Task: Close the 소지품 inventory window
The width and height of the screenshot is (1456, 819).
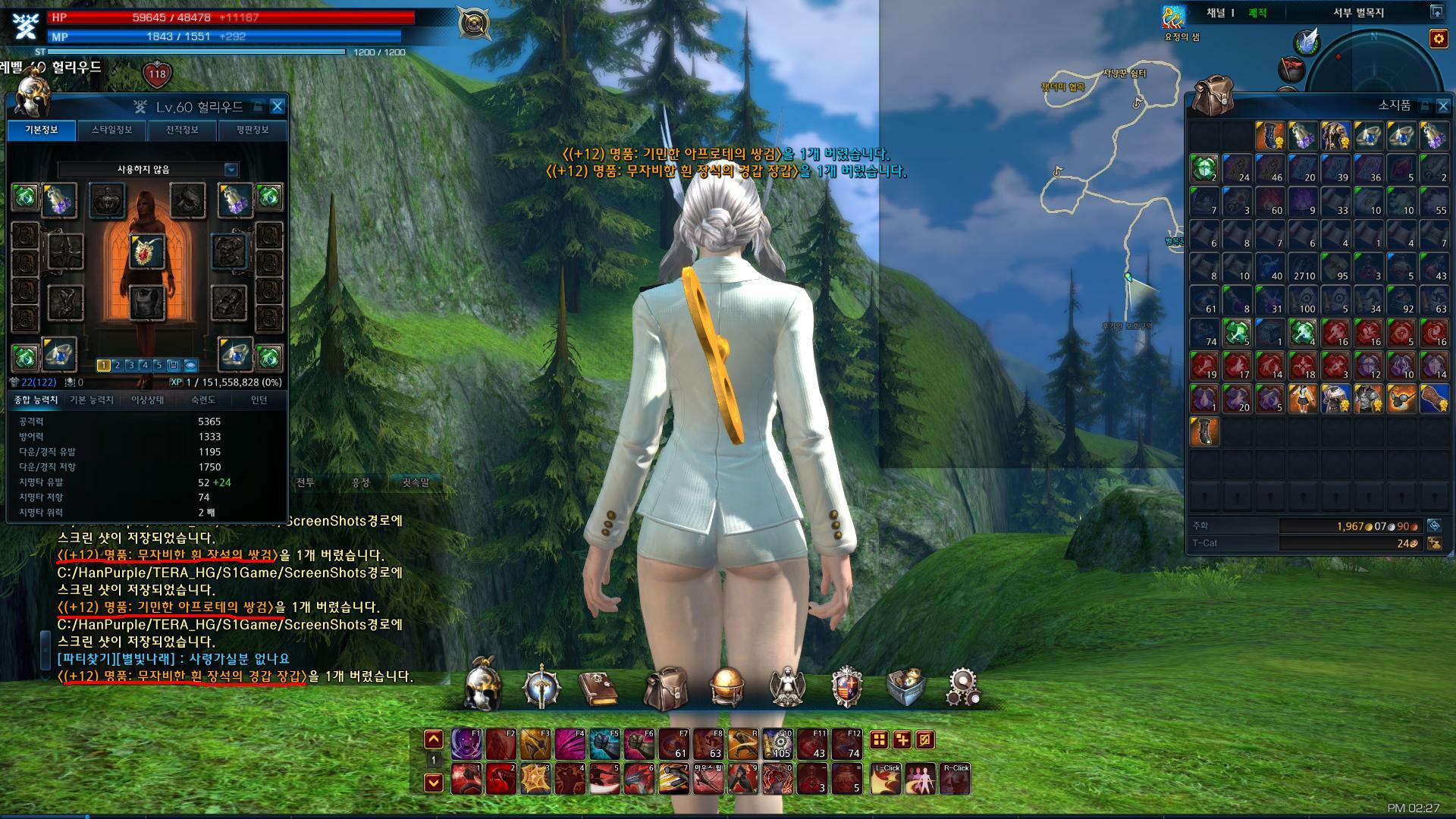Action: tap(1443, 105)
